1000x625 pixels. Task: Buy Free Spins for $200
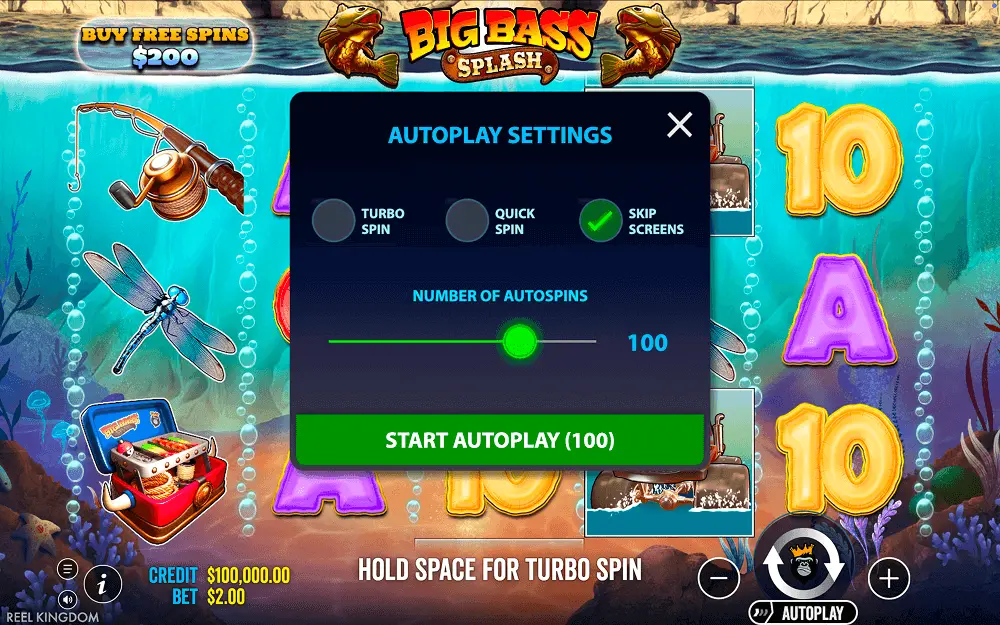click(165, 46)
